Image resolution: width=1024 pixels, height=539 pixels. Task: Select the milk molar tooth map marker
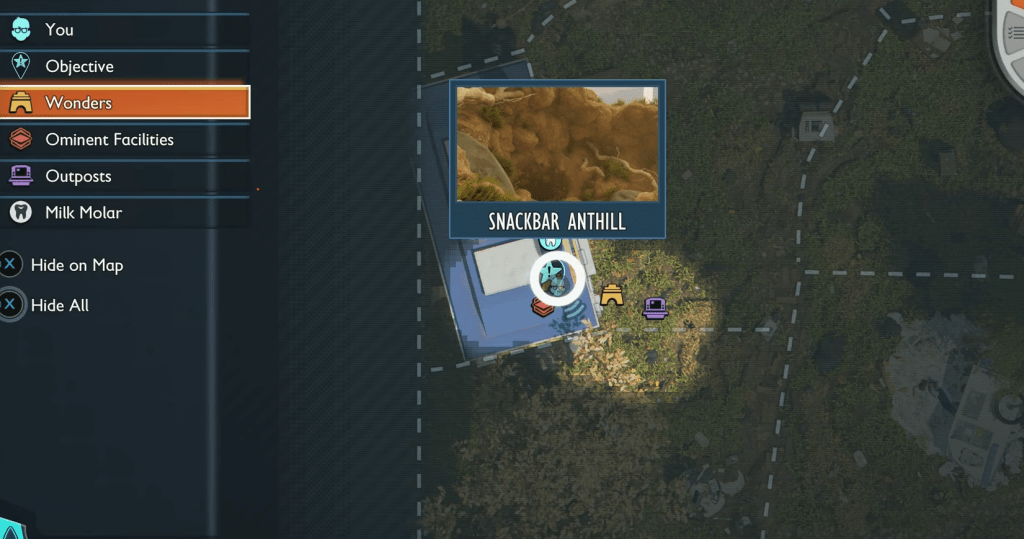548,243
